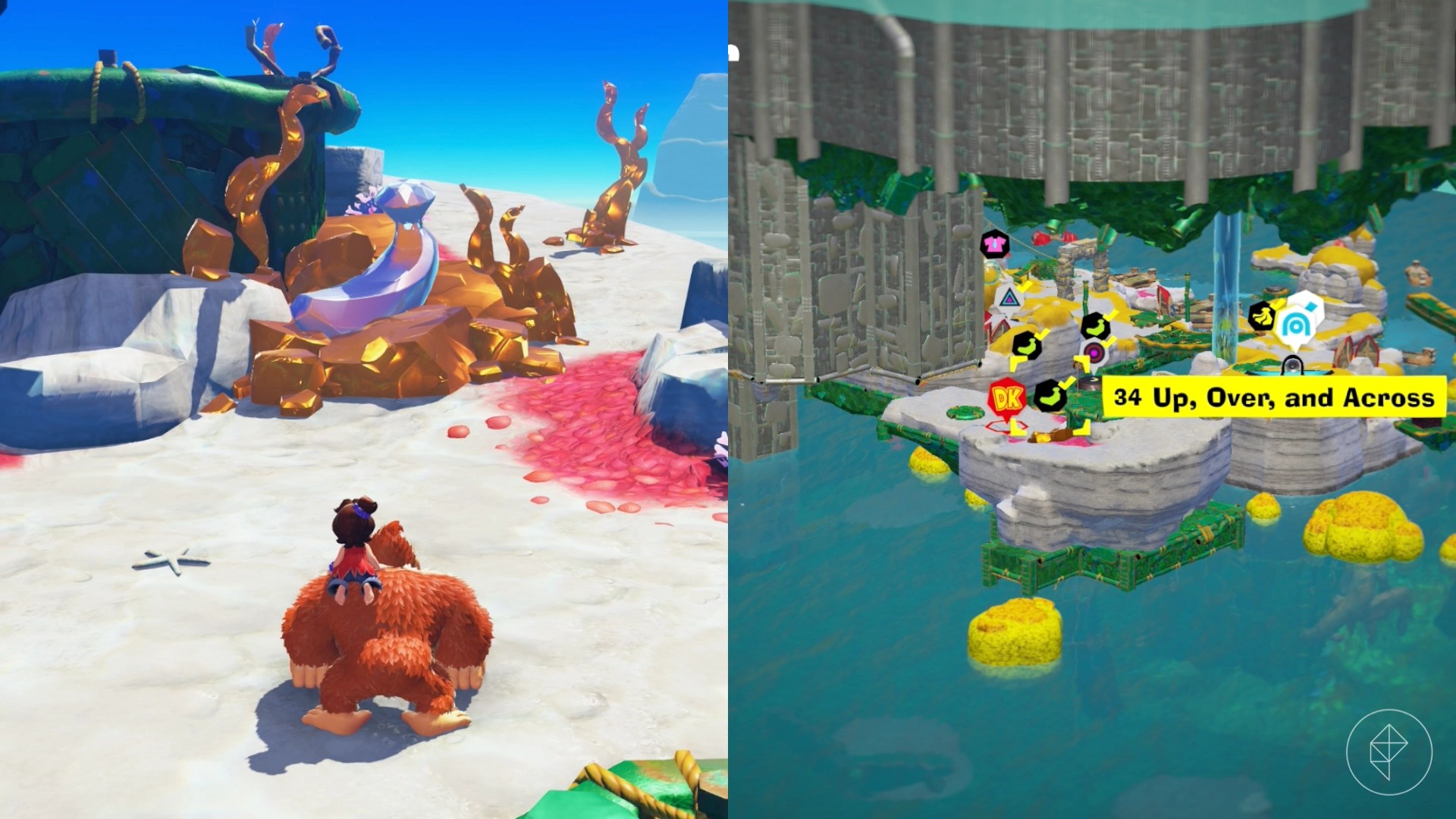Click the purple vinyl record marker
The height and width of the screenshot is (819, 1456).
pos(1094,353)
